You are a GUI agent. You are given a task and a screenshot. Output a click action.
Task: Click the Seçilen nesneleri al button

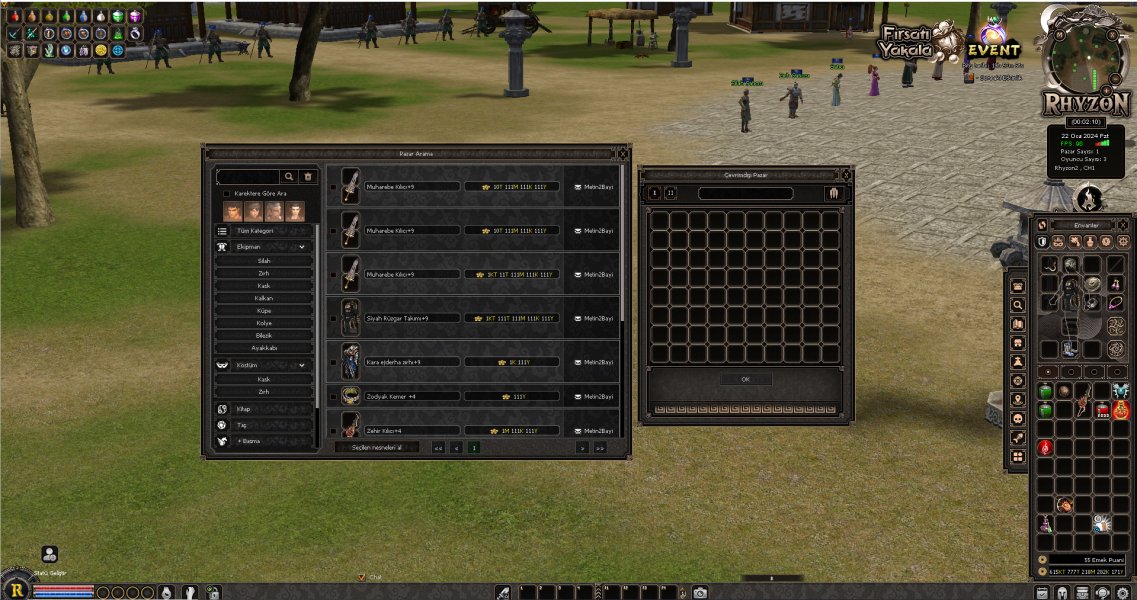pos(376,447)
